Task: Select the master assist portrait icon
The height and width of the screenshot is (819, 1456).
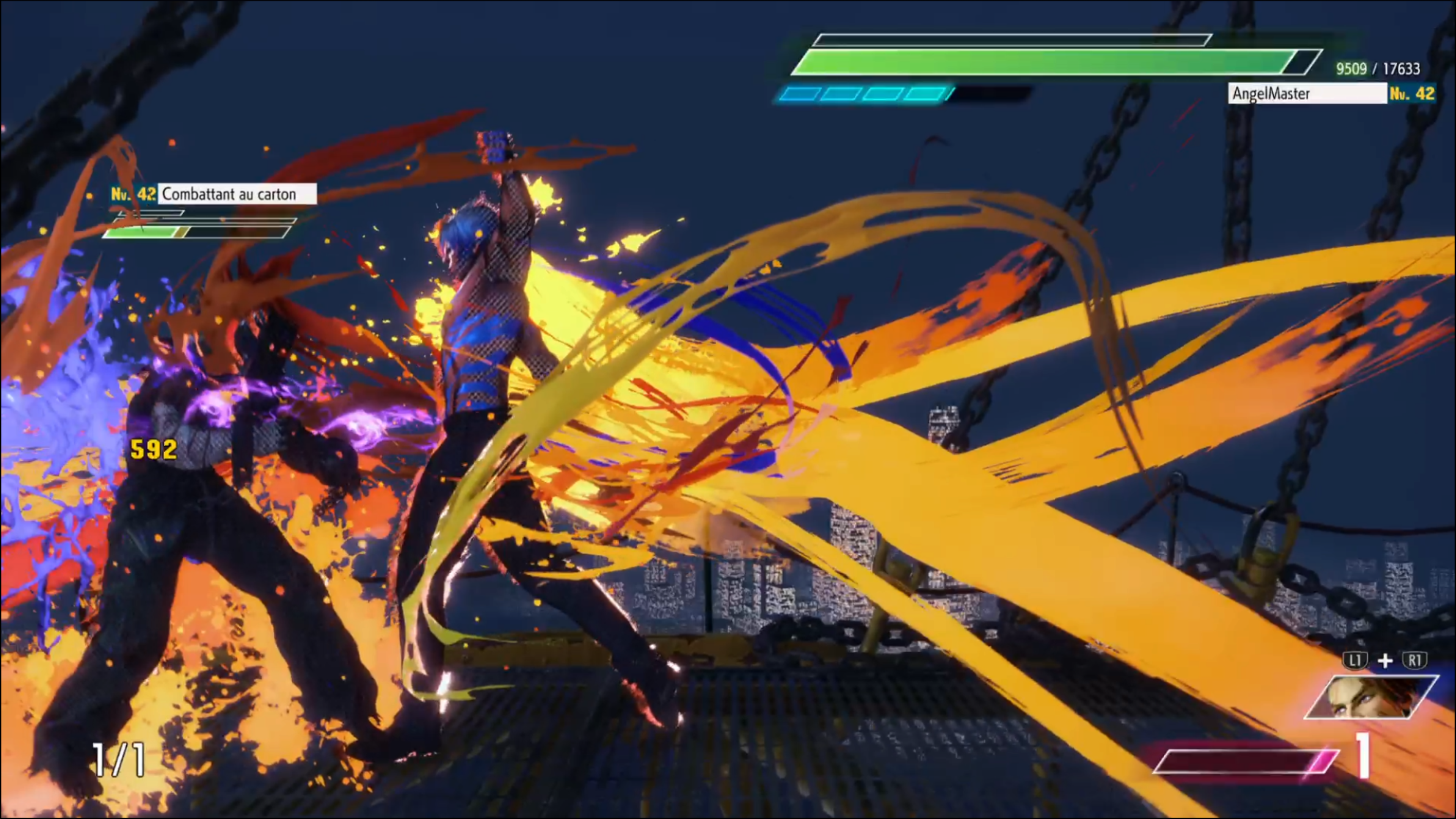Action: tap(1371, 697)
